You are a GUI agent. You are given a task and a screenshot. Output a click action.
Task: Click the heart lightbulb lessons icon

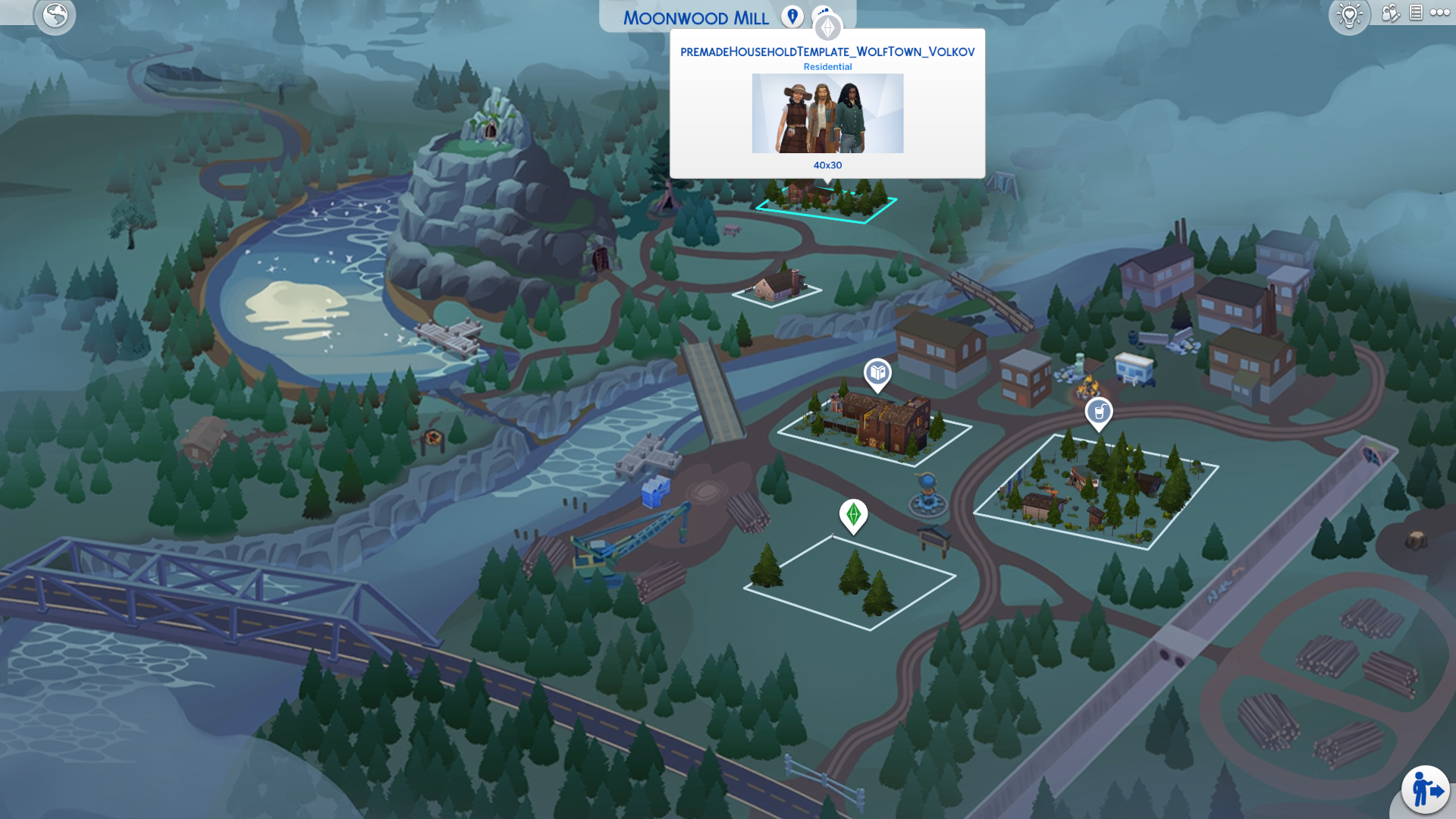click(x=1350, y=15)
